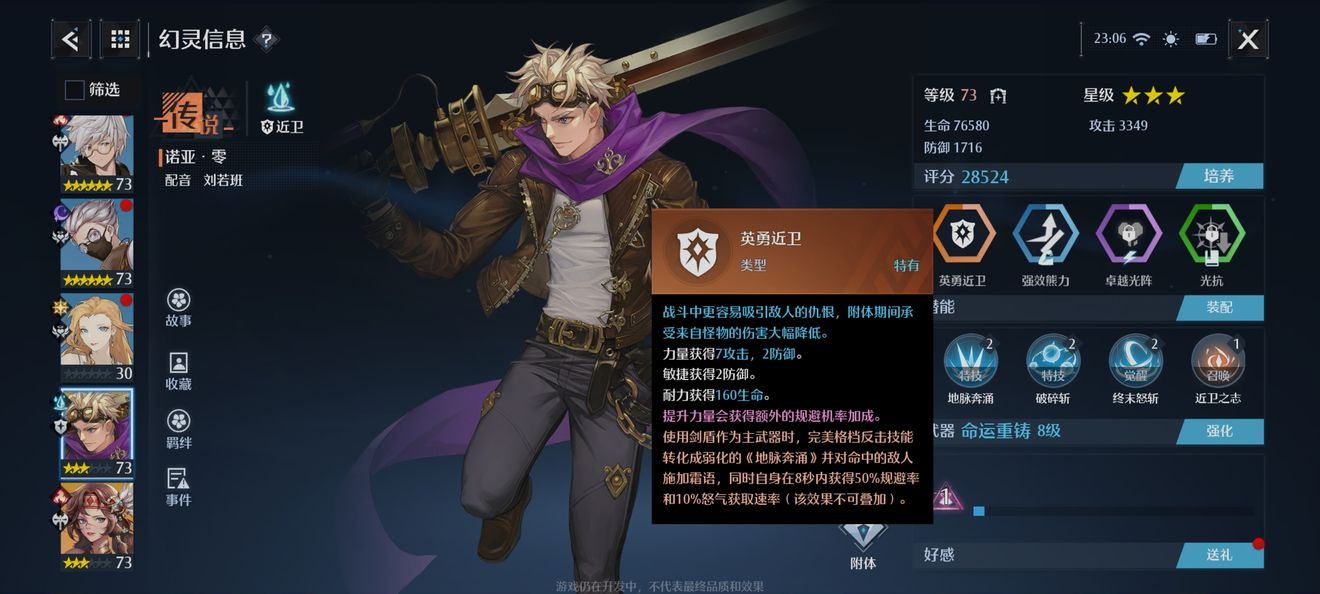1320x594 pixels.
Task: Open the 事件 events section
Action: click(x=179, y=487)
